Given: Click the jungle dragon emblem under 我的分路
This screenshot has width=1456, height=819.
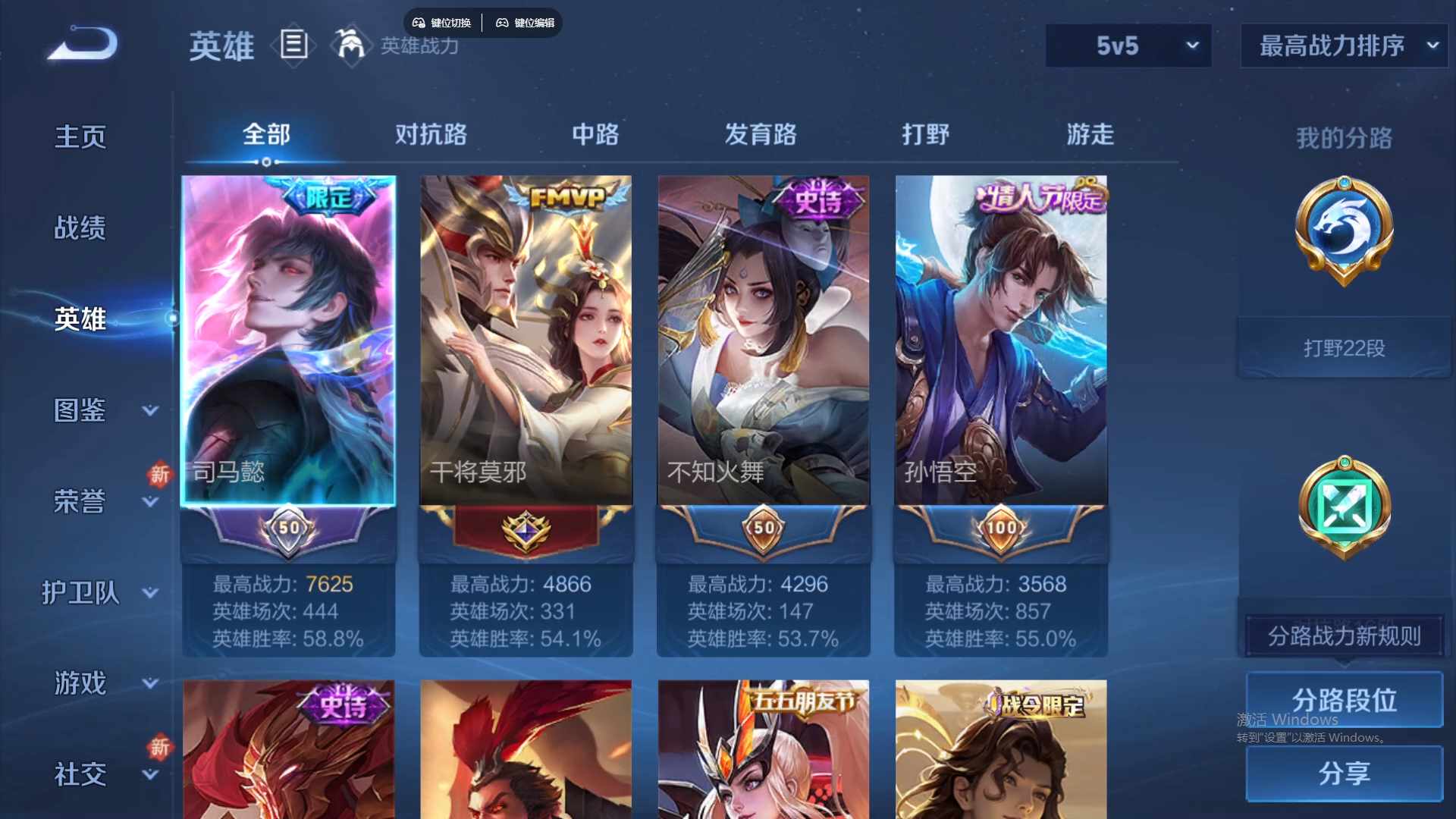Looking at the screenshot, I should tap(1343, 231).
